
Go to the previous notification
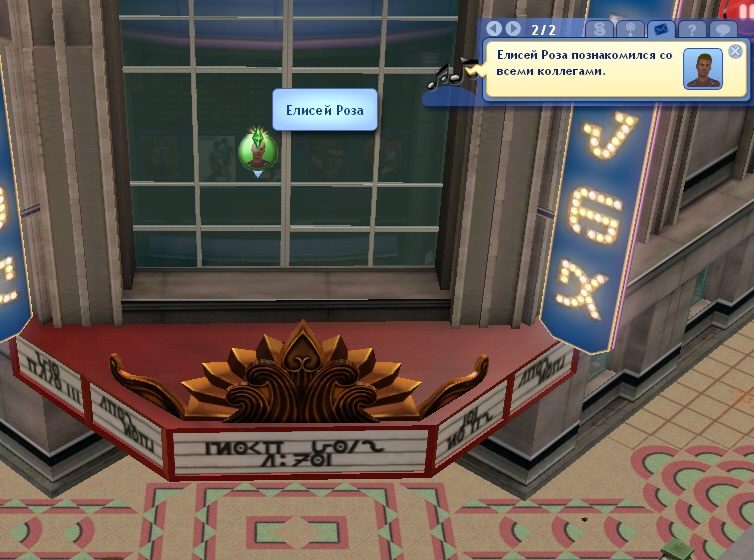click(x=494, y=29)
